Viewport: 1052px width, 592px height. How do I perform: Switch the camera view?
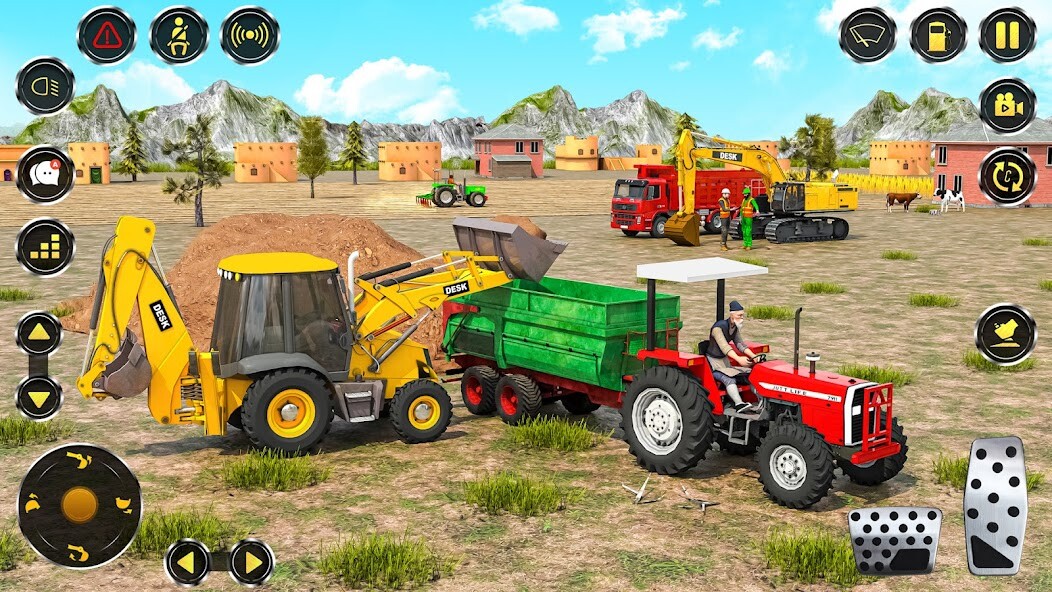point(1007,105)
